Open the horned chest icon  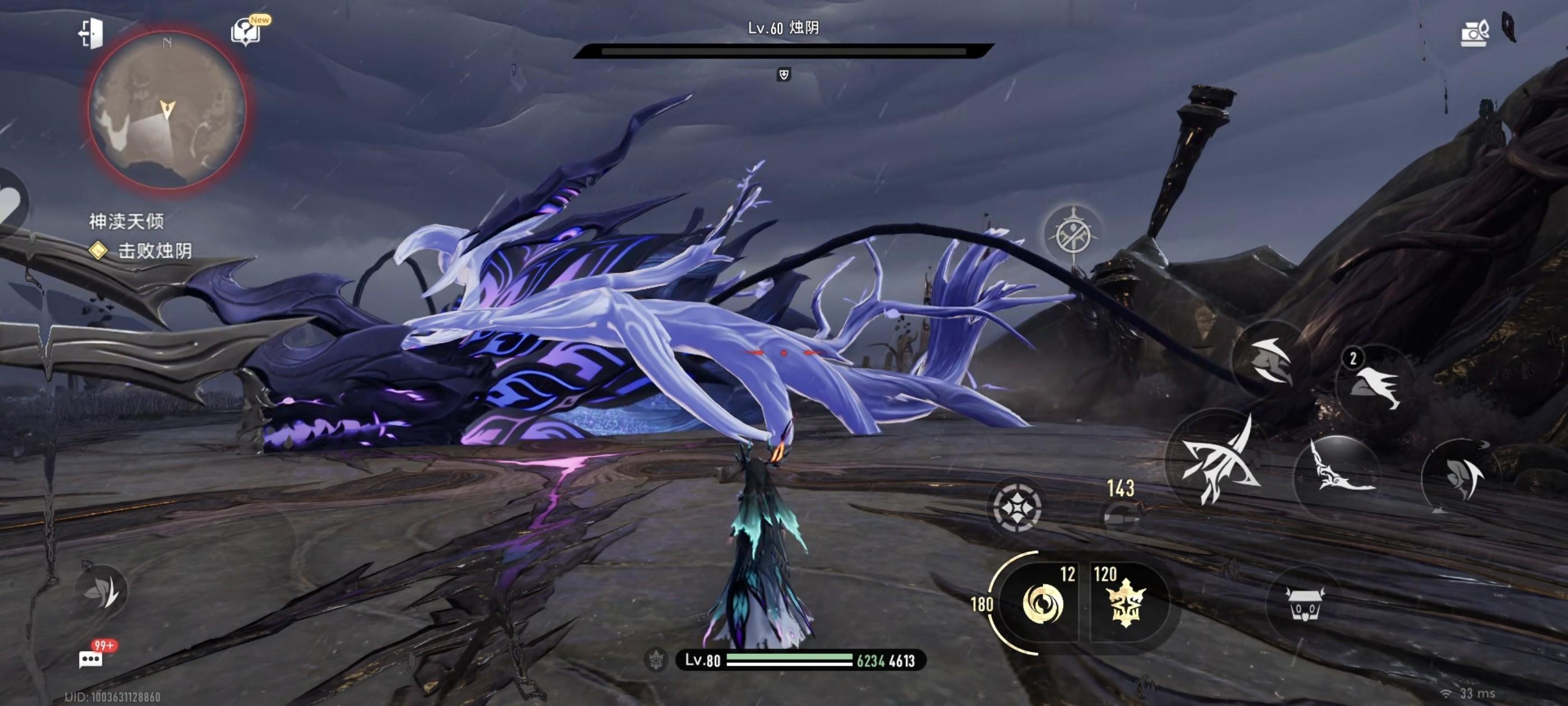[x=1304, y=603]
